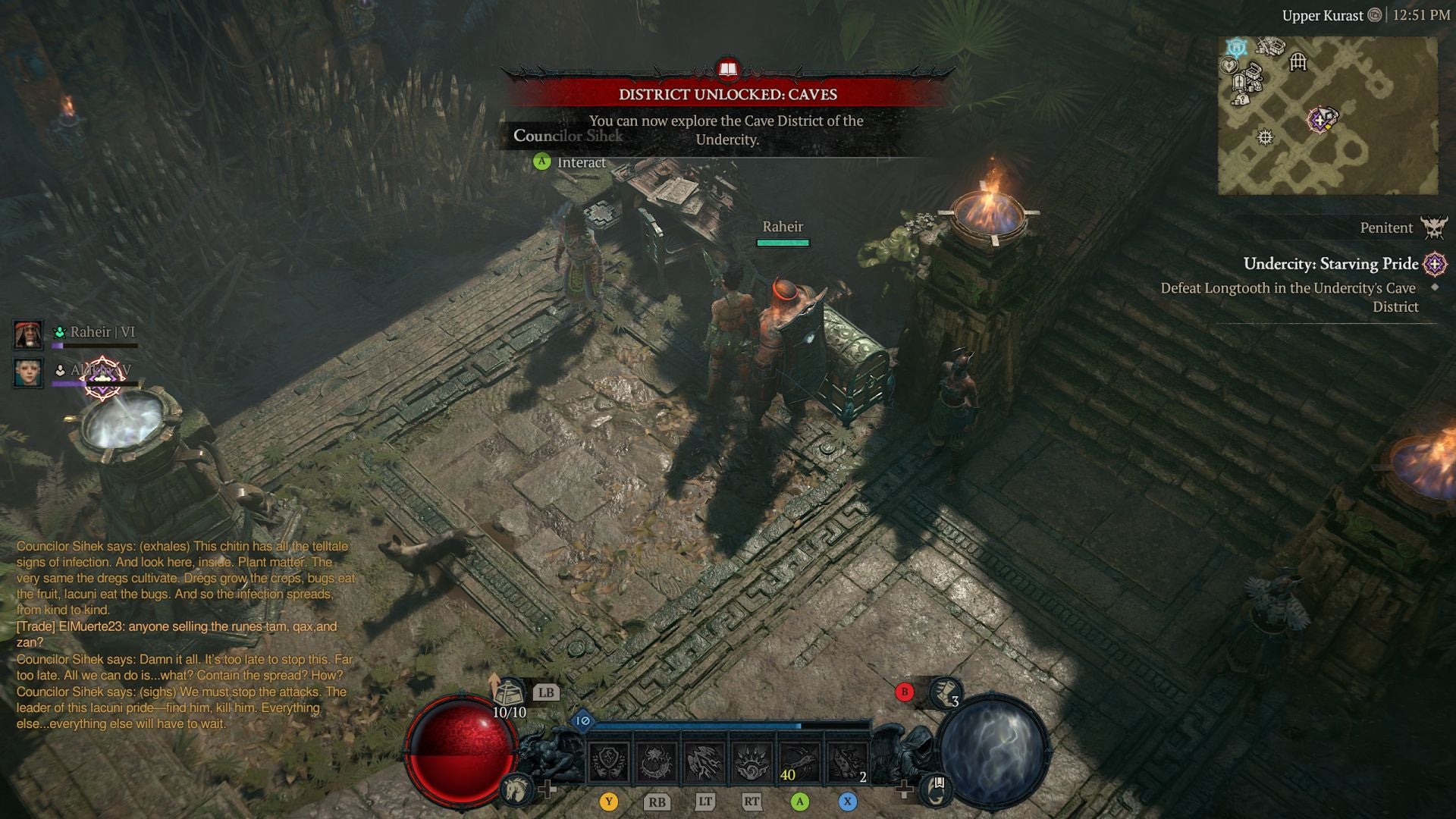Click the Undercity: Starving Pride quest emblem
The width and height of the screenshot is (1456, 819).
1434,264
